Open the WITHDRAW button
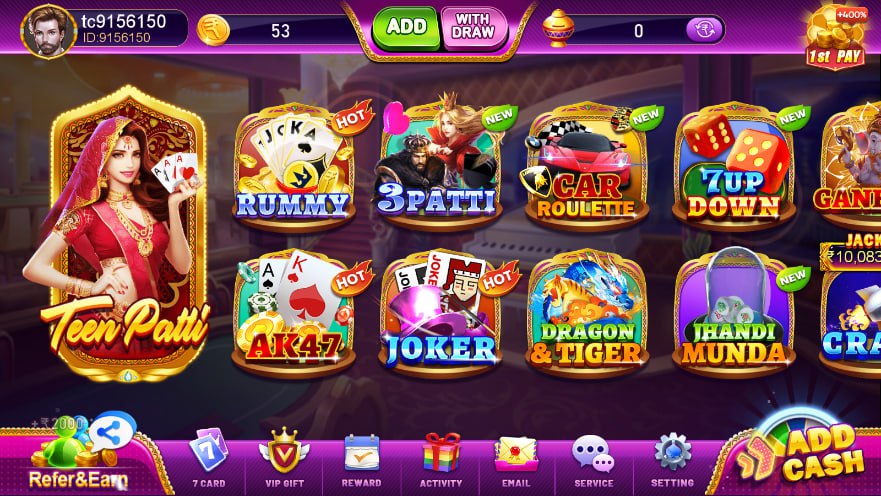Viewport: 881px width, 496px height. tap(474, 28)
